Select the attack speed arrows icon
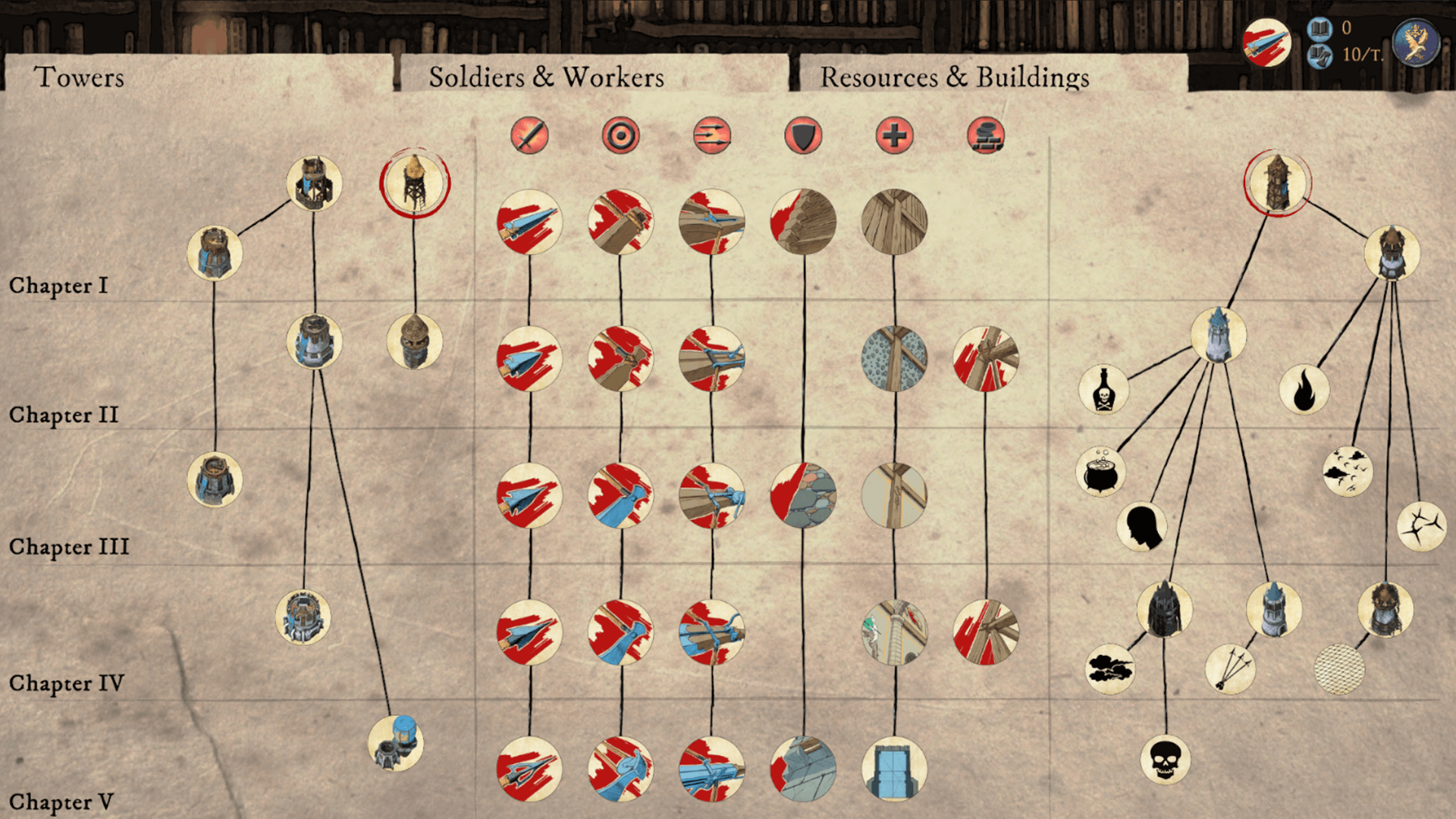The width and height of the screenshot is (1456, 819). click(713, 136)
